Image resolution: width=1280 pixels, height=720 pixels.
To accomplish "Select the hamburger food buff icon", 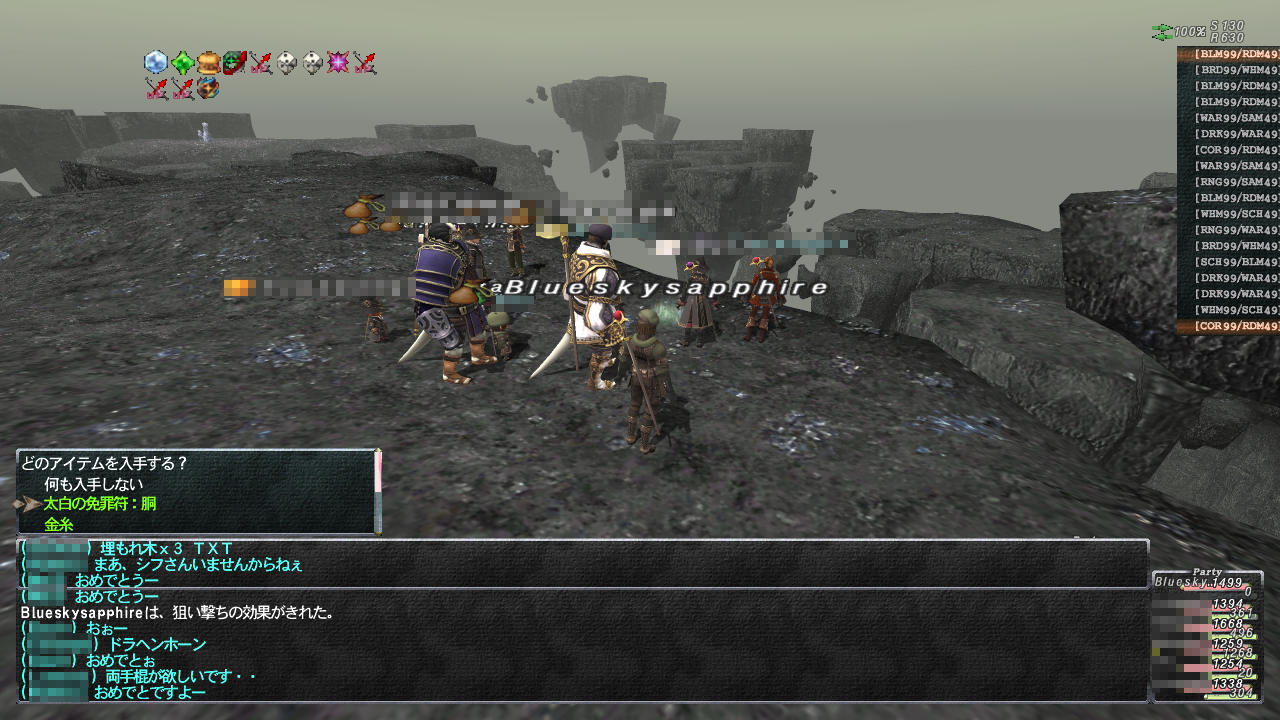I will 208,63.
